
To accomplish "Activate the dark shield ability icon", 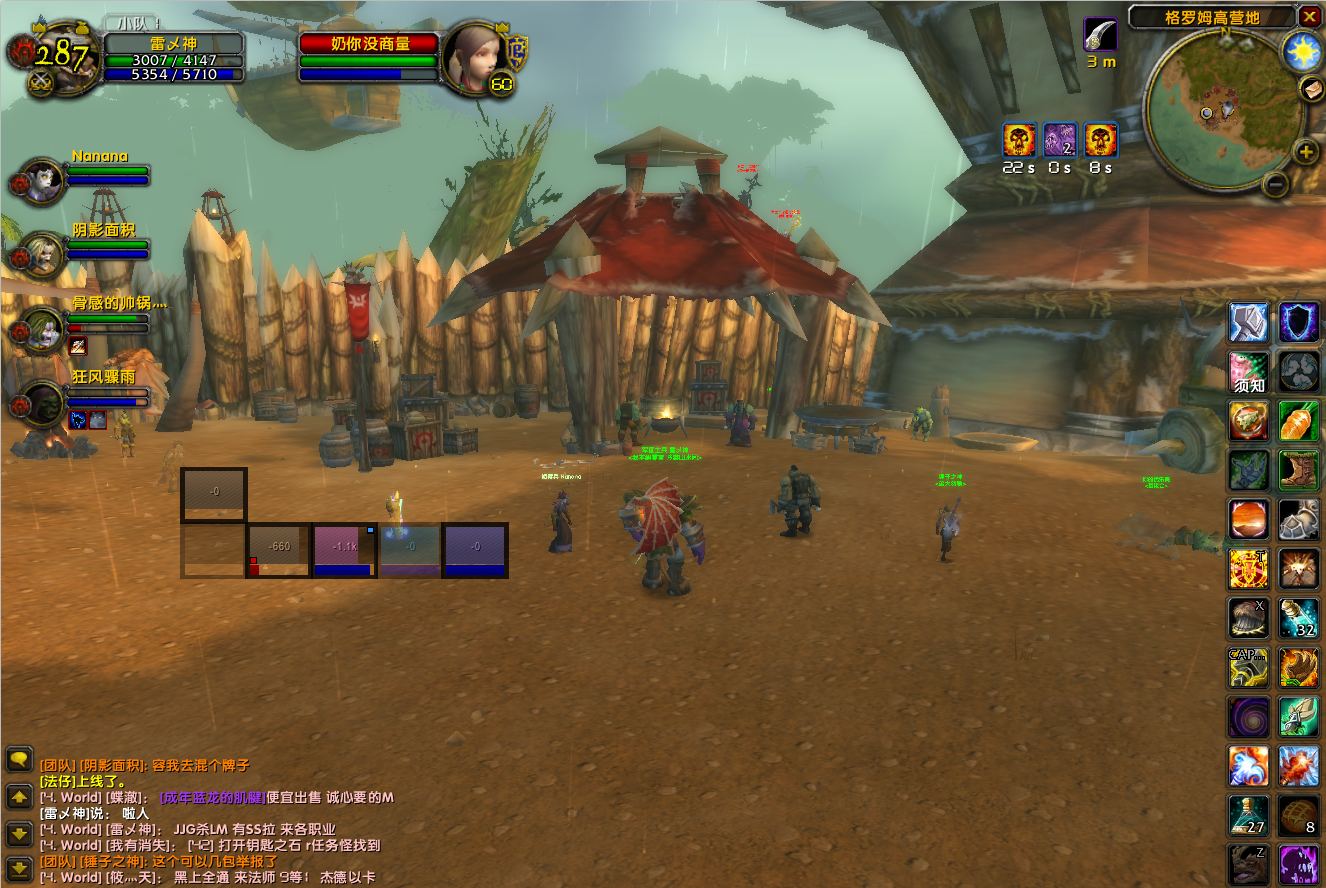I will click(1299, 323).
